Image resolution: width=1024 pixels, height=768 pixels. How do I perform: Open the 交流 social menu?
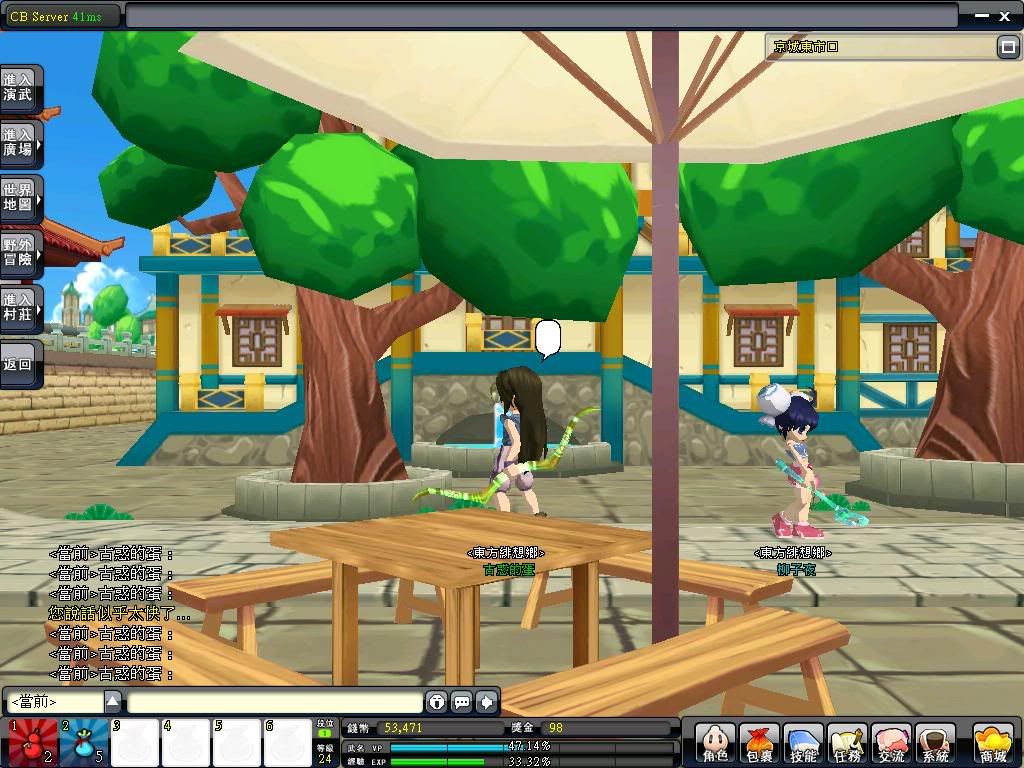coord(891,744)
